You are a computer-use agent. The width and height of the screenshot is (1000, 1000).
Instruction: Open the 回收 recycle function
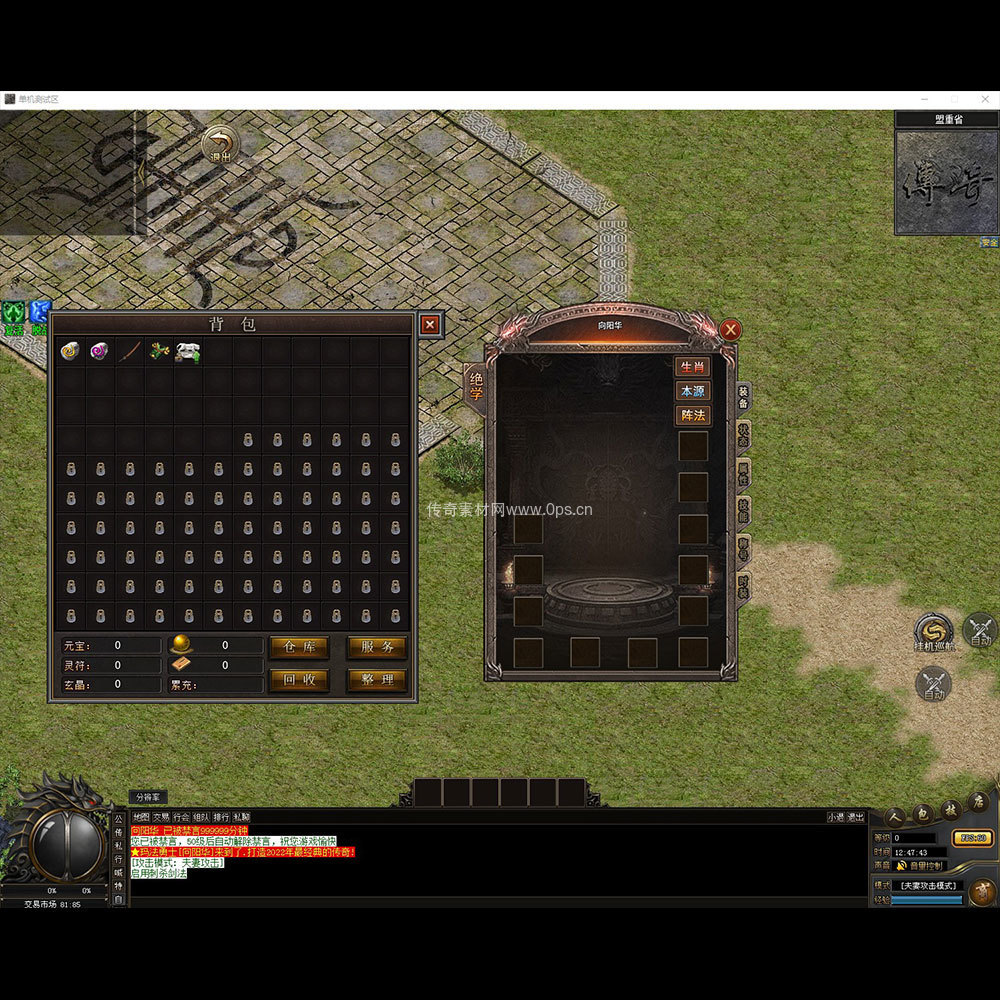[299, 680]
